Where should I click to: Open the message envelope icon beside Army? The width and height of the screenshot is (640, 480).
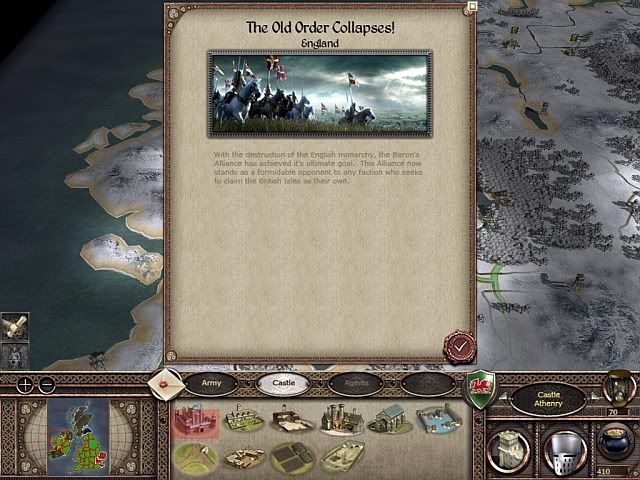click(x=165, y=383)
